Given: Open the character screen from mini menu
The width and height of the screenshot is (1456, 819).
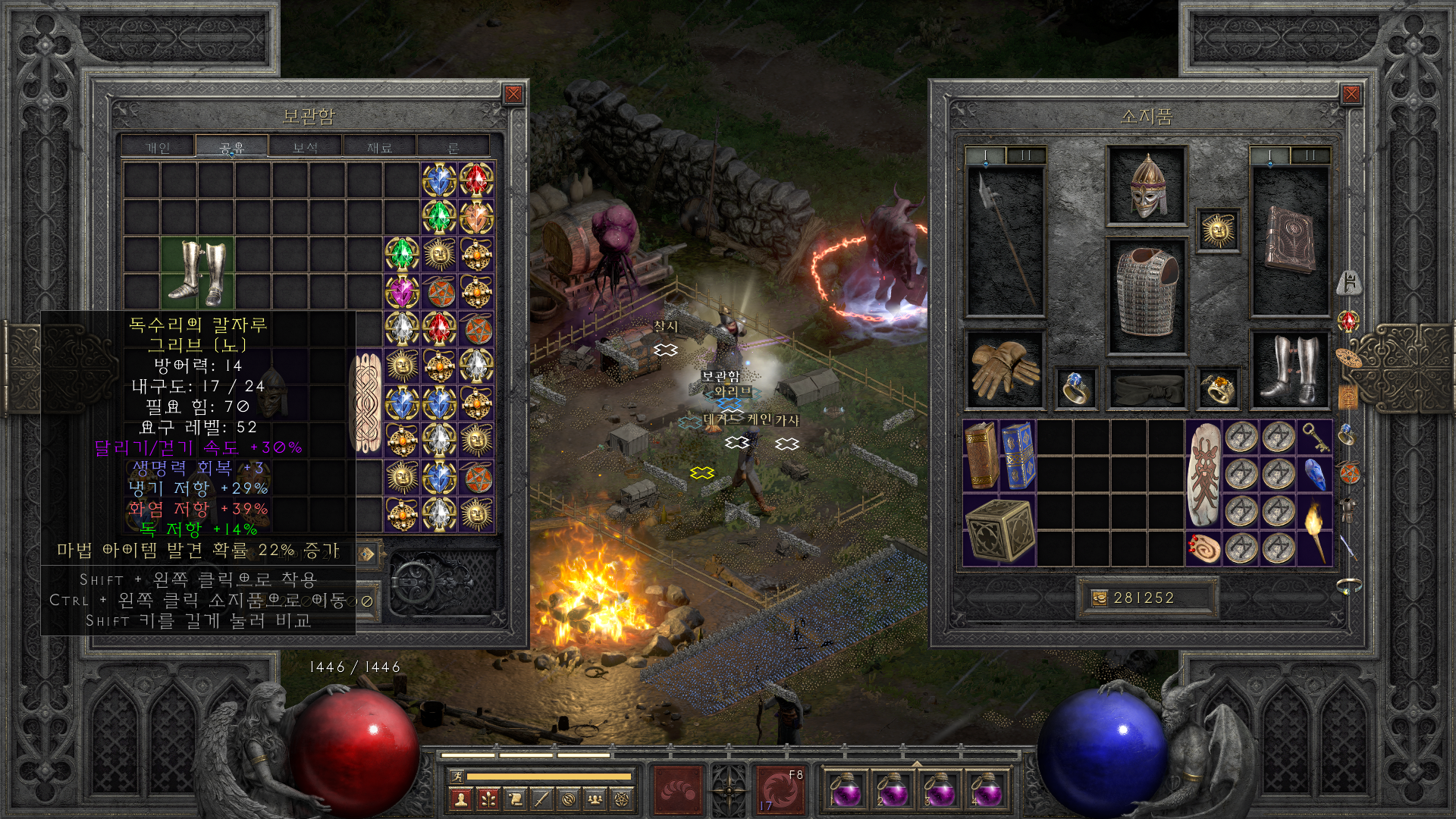Looking at the screenshot, I should pos(460,799).
